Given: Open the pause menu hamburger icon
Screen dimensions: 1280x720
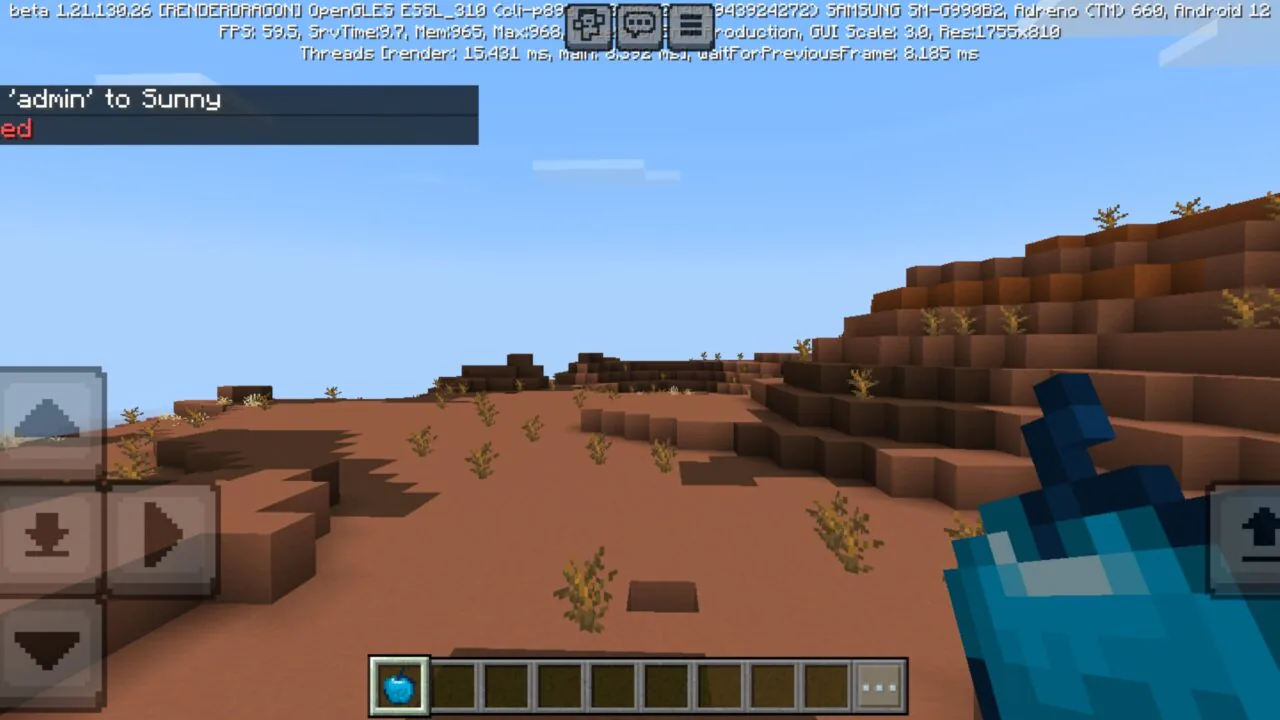Looking at the screenshot, I should point(691,26).
